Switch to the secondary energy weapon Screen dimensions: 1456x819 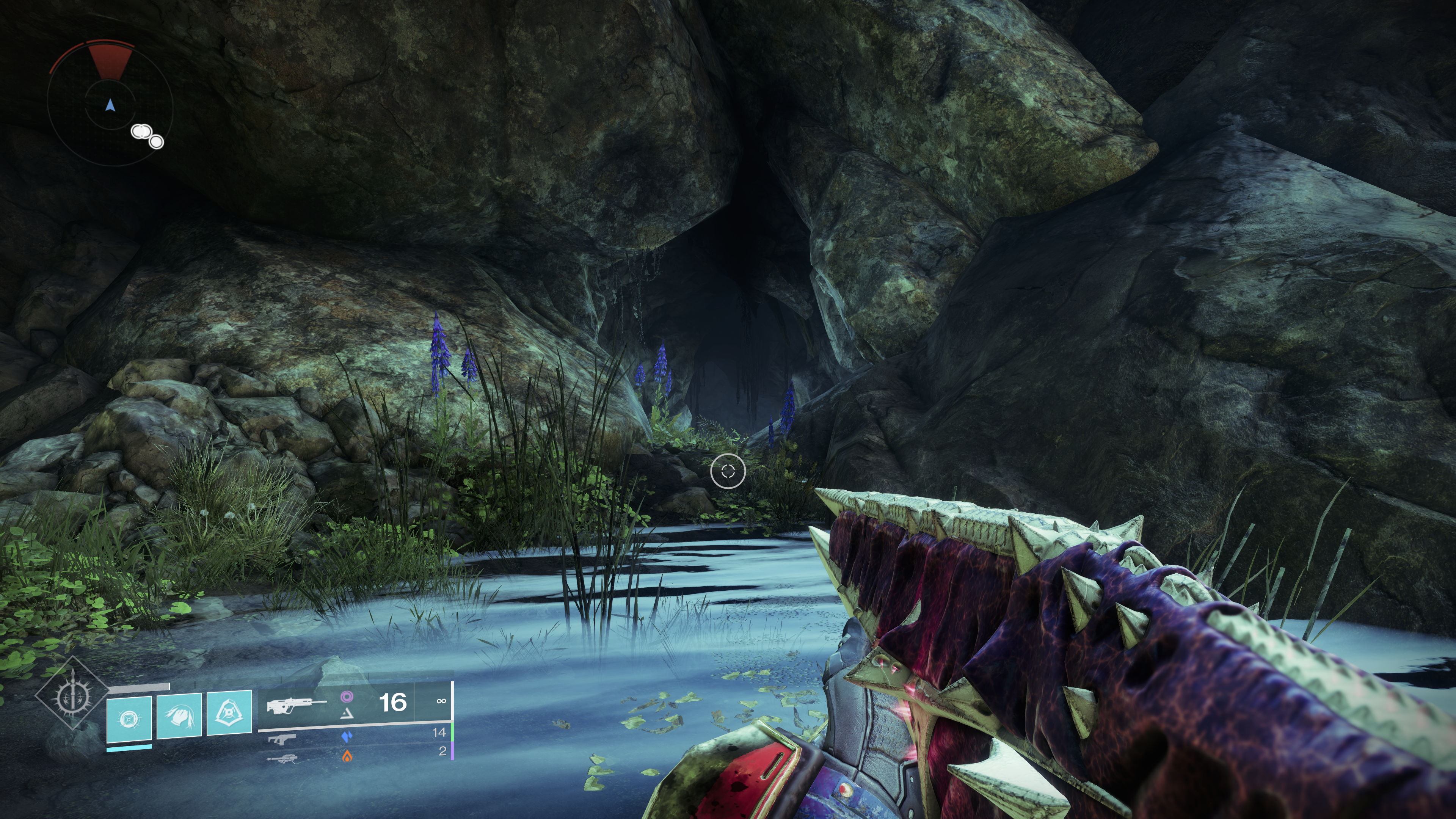[282, 738]
